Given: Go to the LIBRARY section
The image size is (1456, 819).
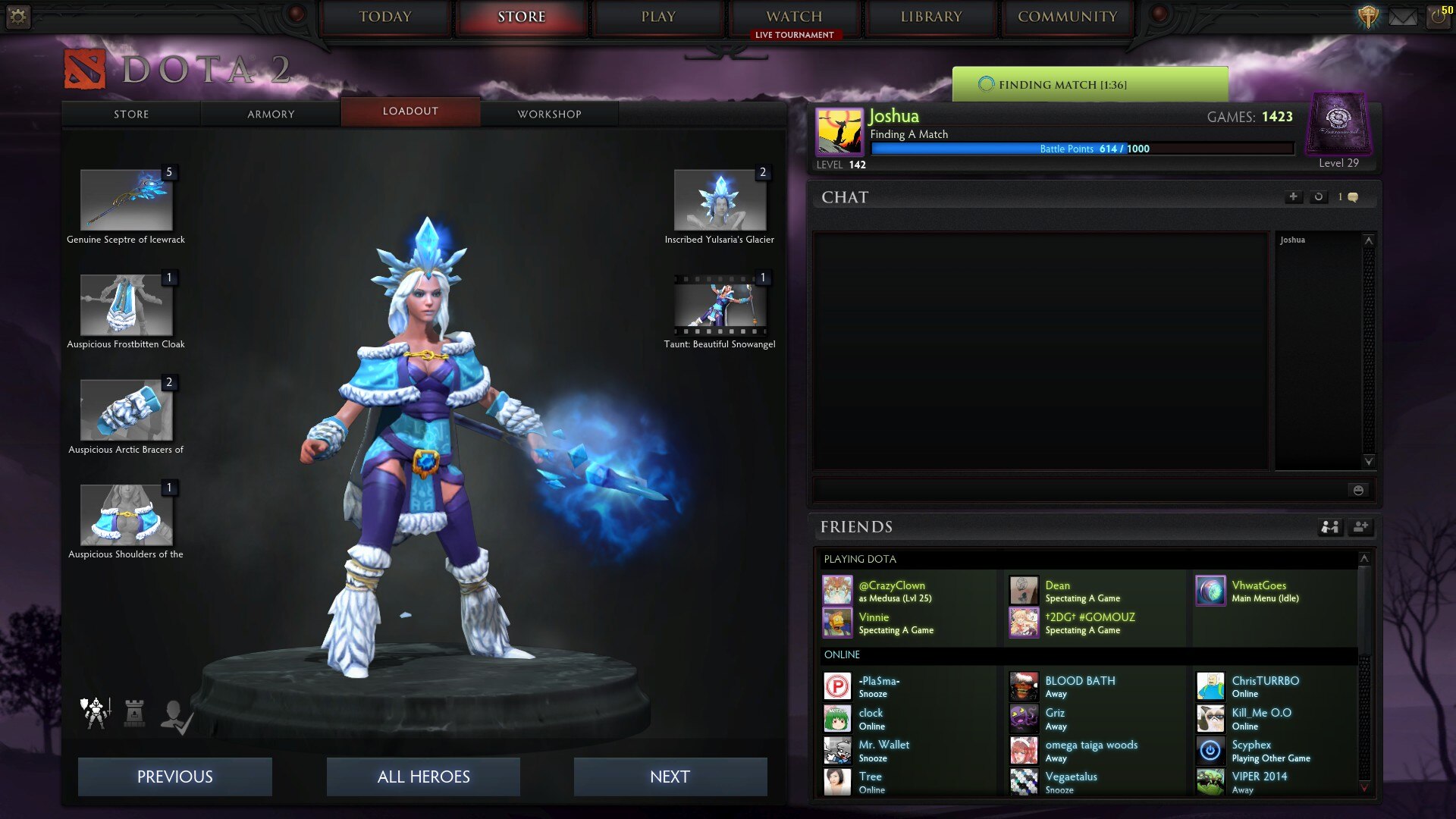Looking at the screenshot, I should click(930, 17).
